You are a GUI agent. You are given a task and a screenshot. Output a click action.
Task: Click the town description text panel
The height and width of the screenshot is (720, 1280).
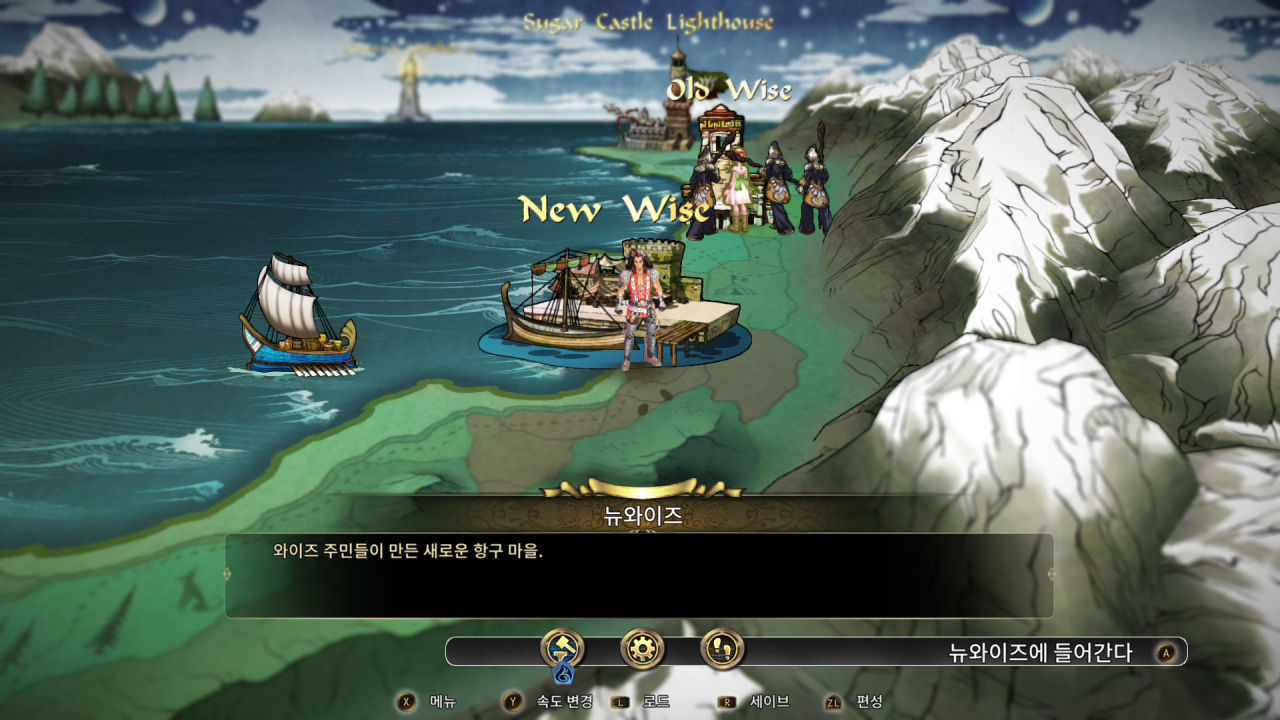pos(639,571)
